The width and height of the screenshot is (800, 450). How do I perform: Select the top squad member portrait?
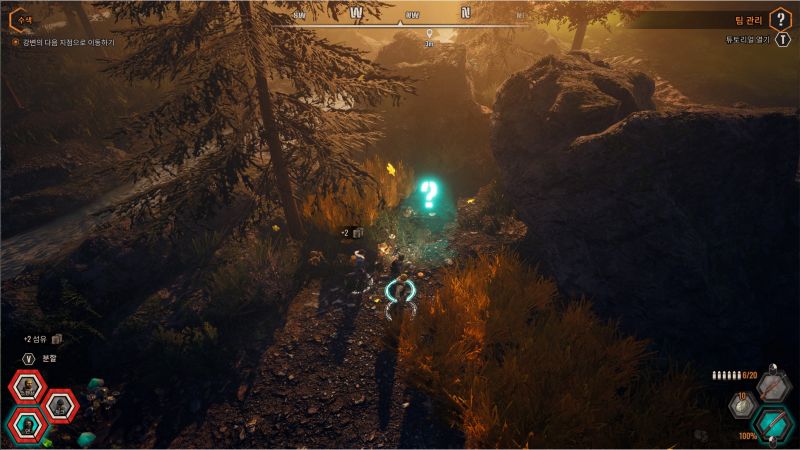coord(25,386)
